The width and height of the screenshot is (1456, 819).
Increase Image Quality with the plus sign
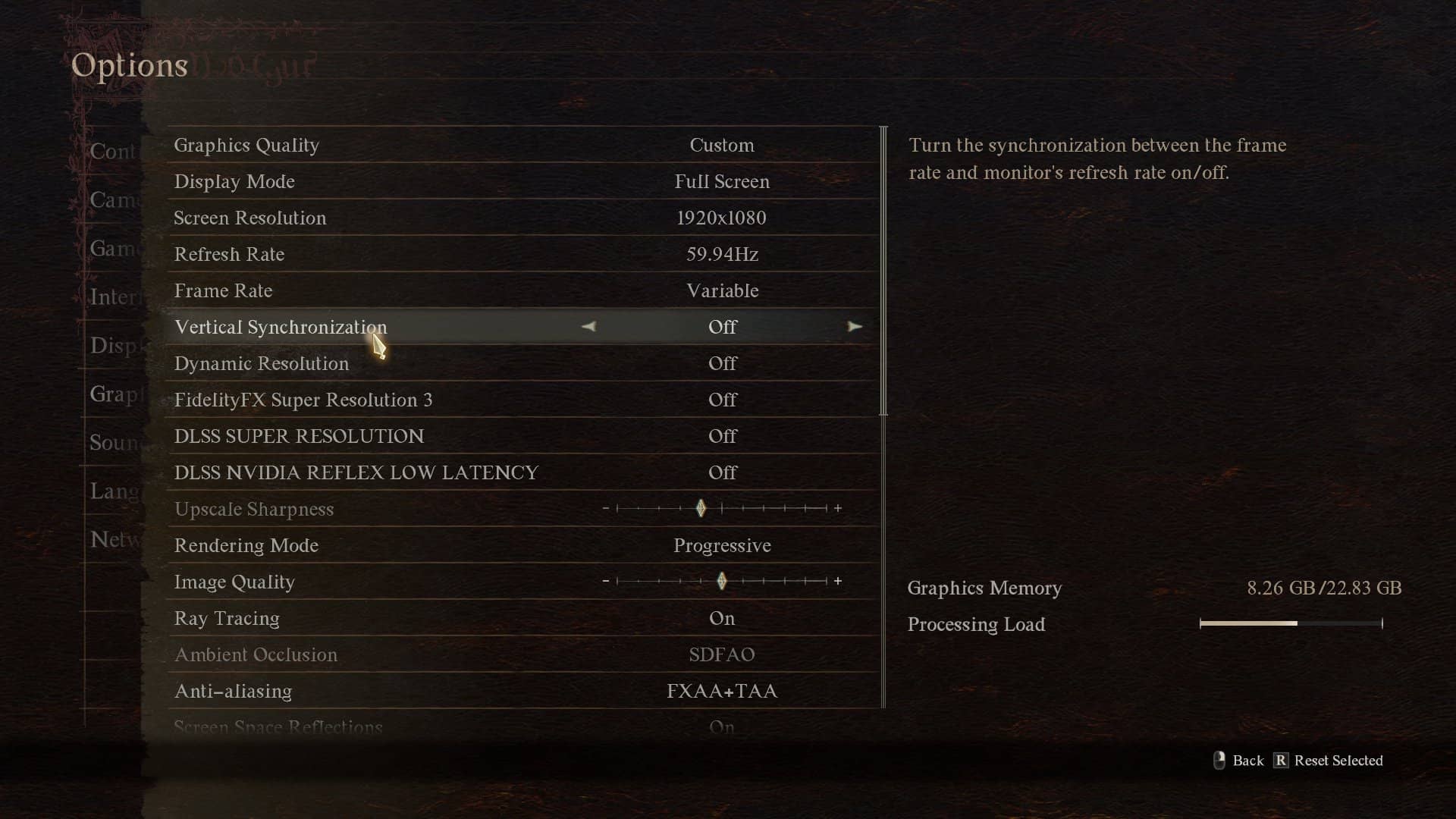pos(838,582)
